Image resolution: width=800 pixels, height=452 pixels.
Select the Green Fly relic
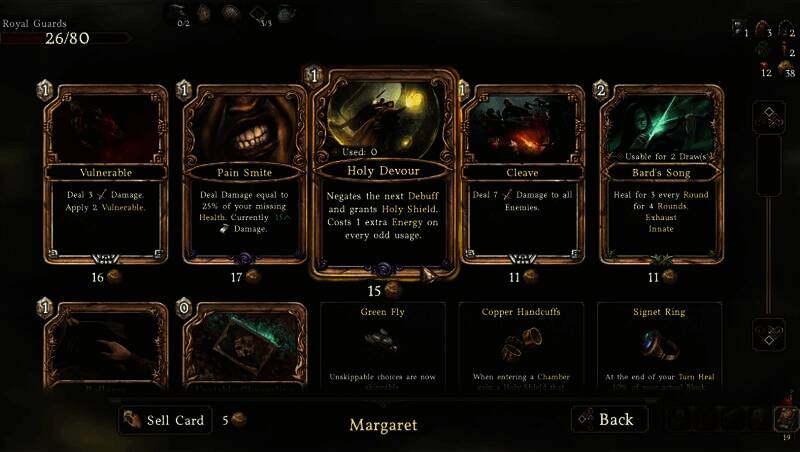pos(384,345)
